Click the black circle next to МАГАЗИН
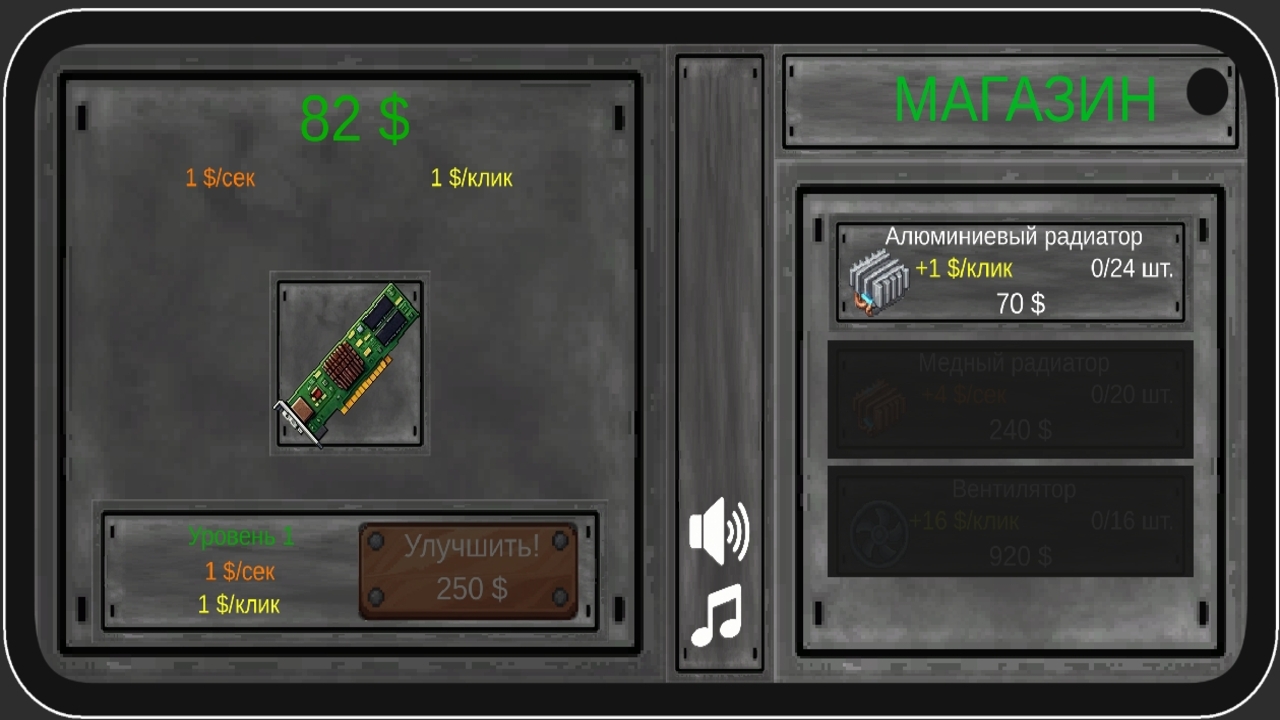Image resolution: width=1280 pixels, height=720 pixels. point(1207,93)
